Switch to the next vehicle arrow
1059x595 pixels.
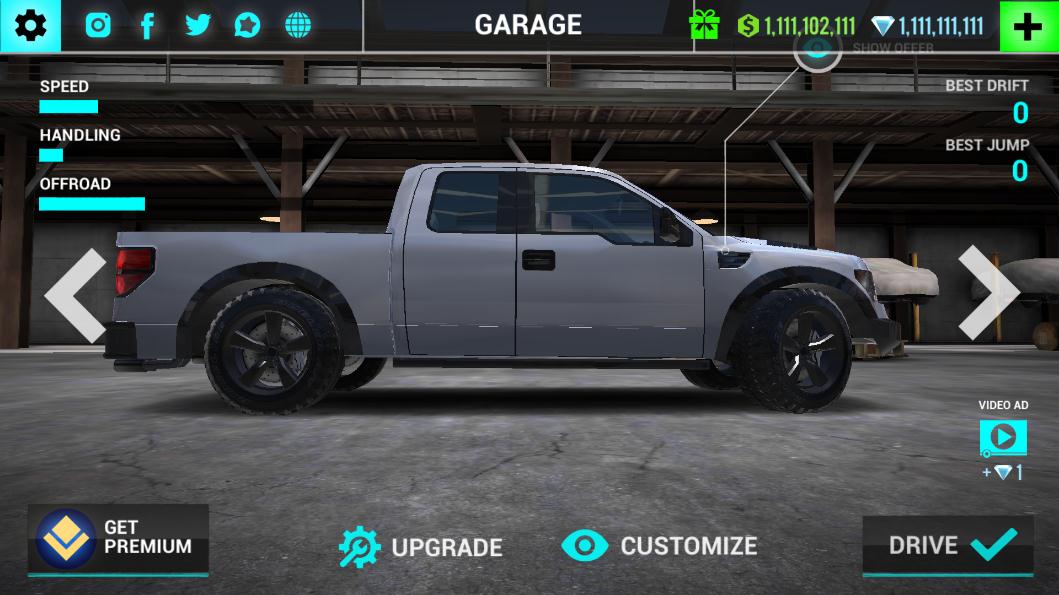click(x=988, y=292)
